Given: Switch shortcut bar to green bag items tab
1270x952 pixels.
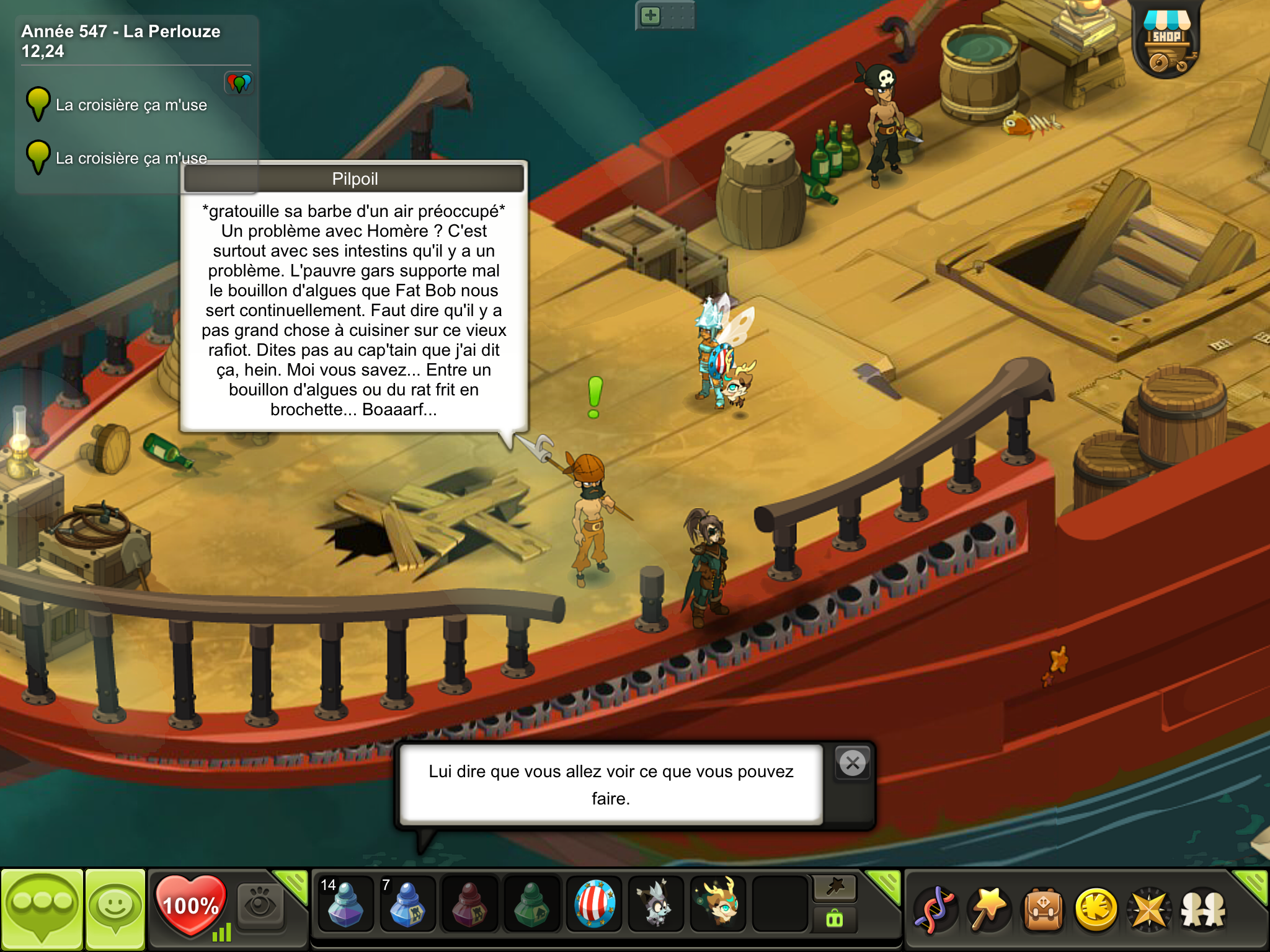Looking at the screenshot, I should 835,919.
